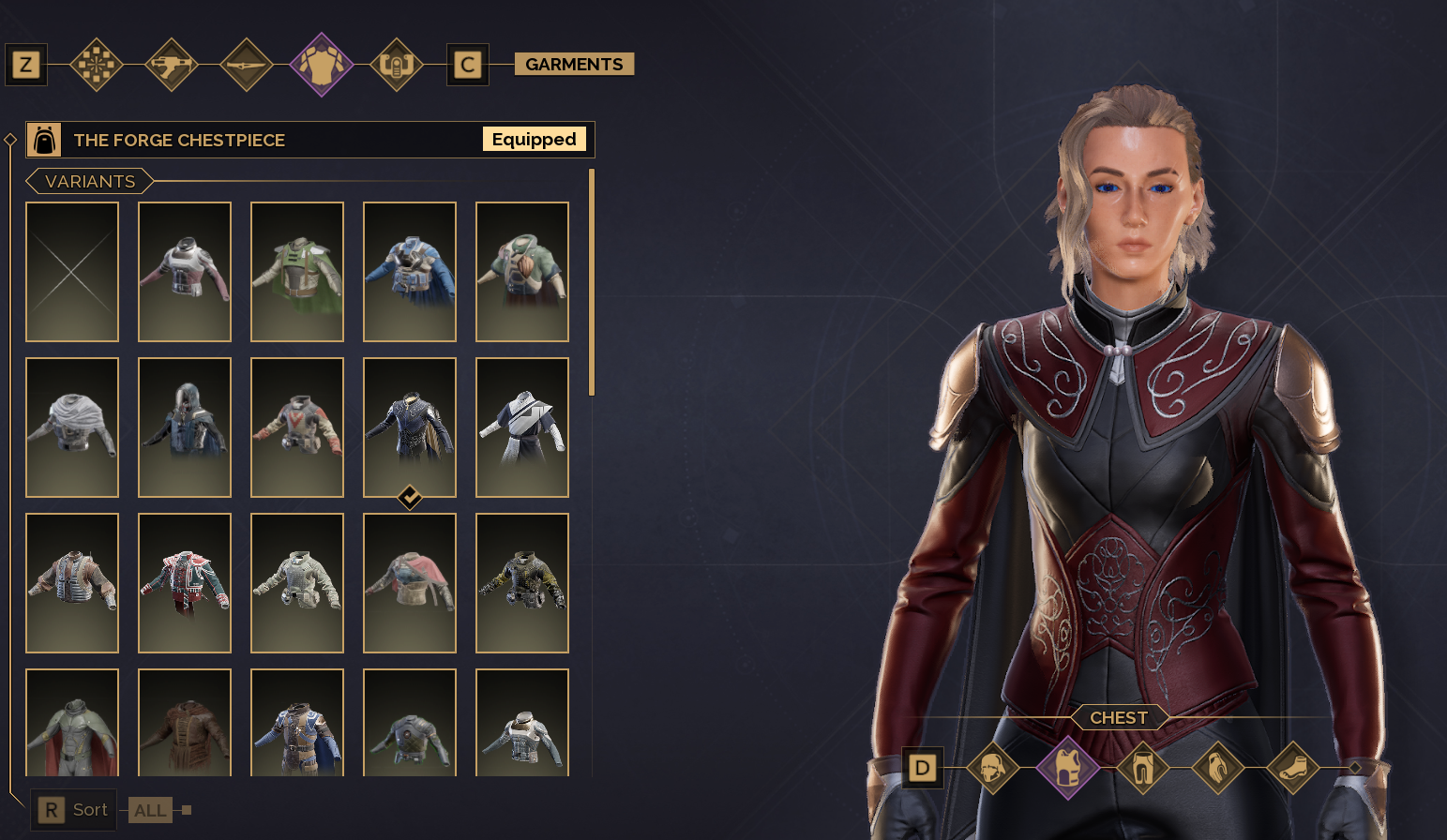
Task: Open the backpack gear customization tab
Action: (x=397, y=65)
